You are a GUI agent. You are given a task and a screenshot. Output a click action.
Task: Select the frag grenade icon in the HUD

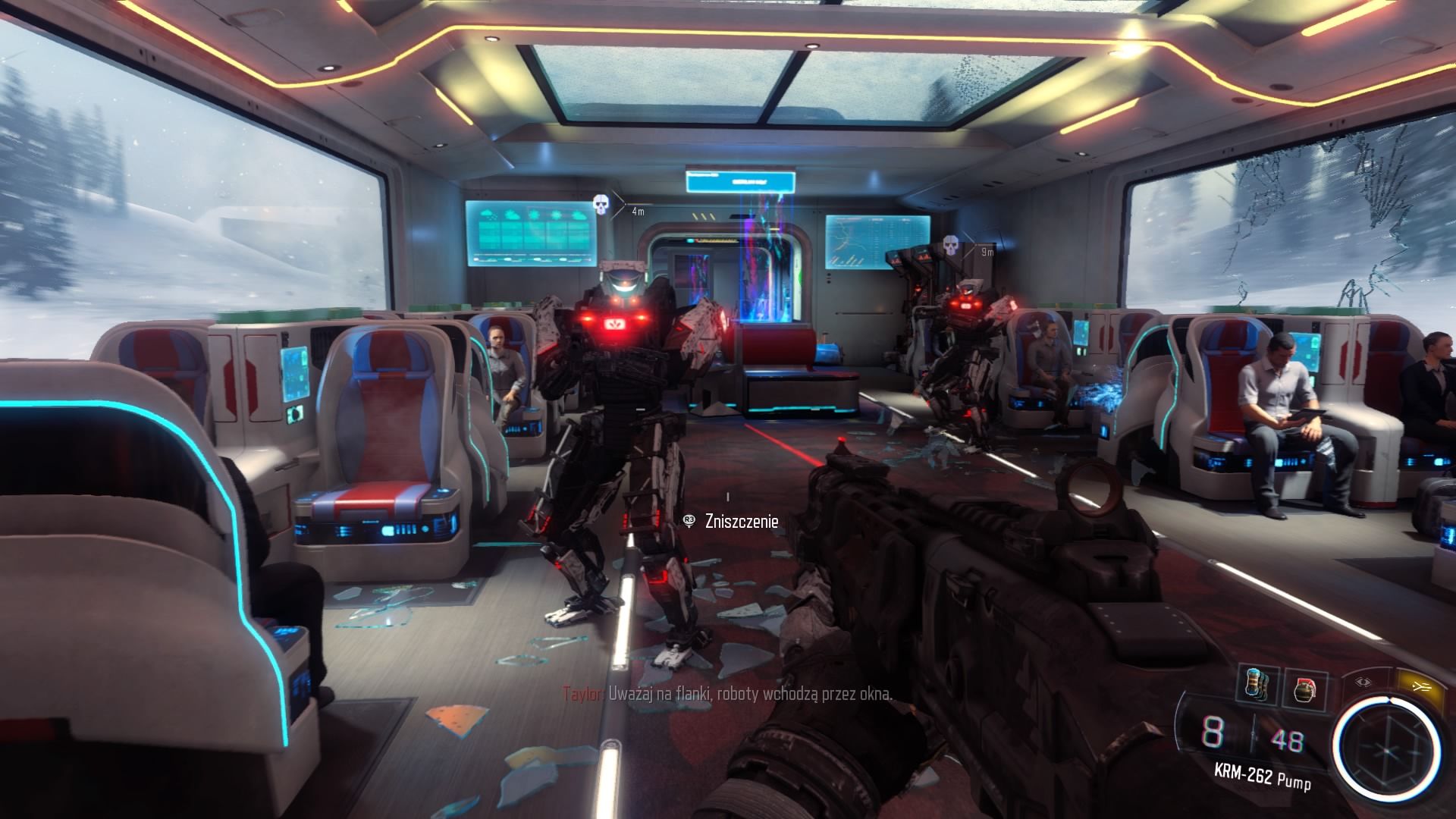click(1305, 690)
